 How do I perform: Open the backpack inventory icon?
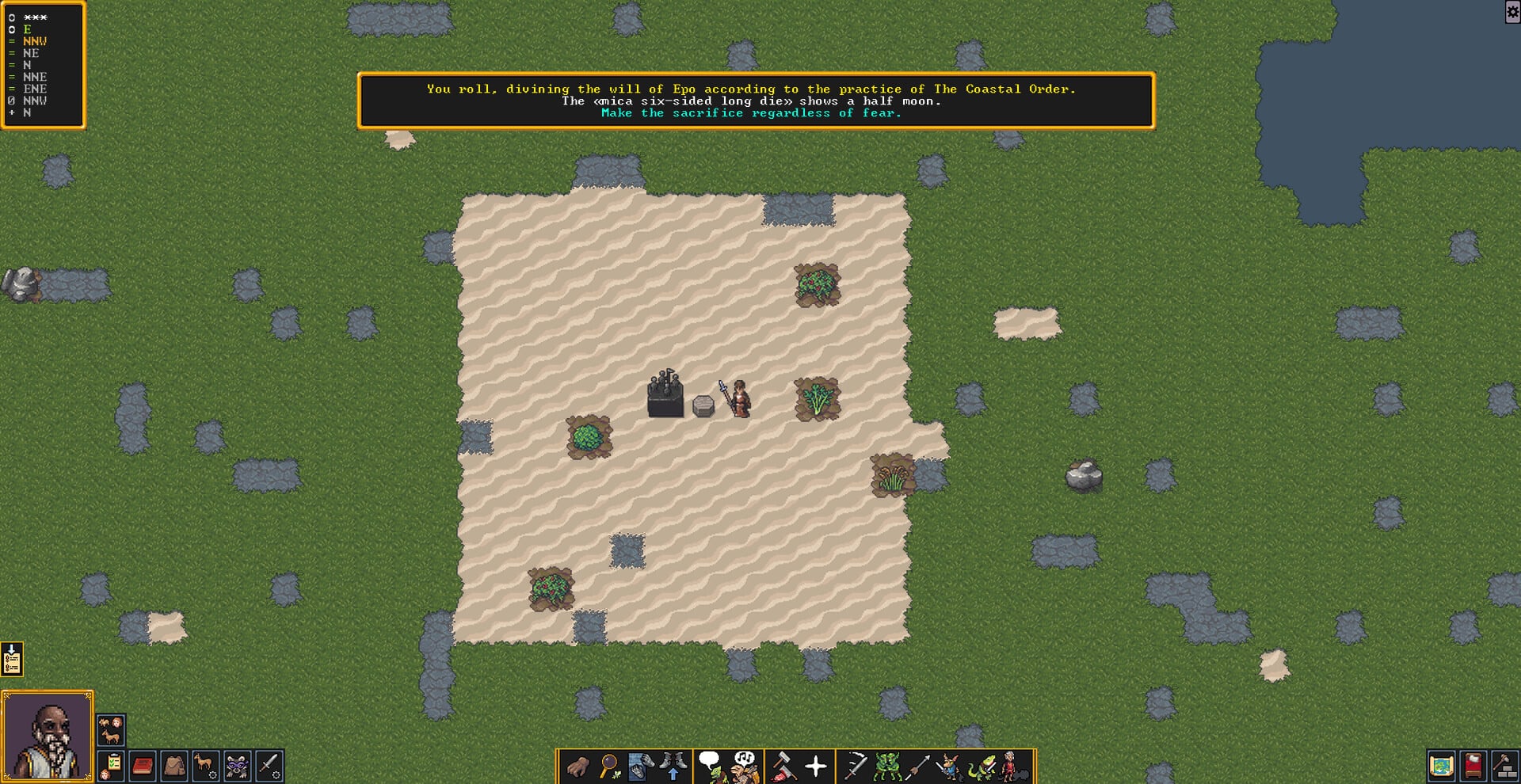174,763
